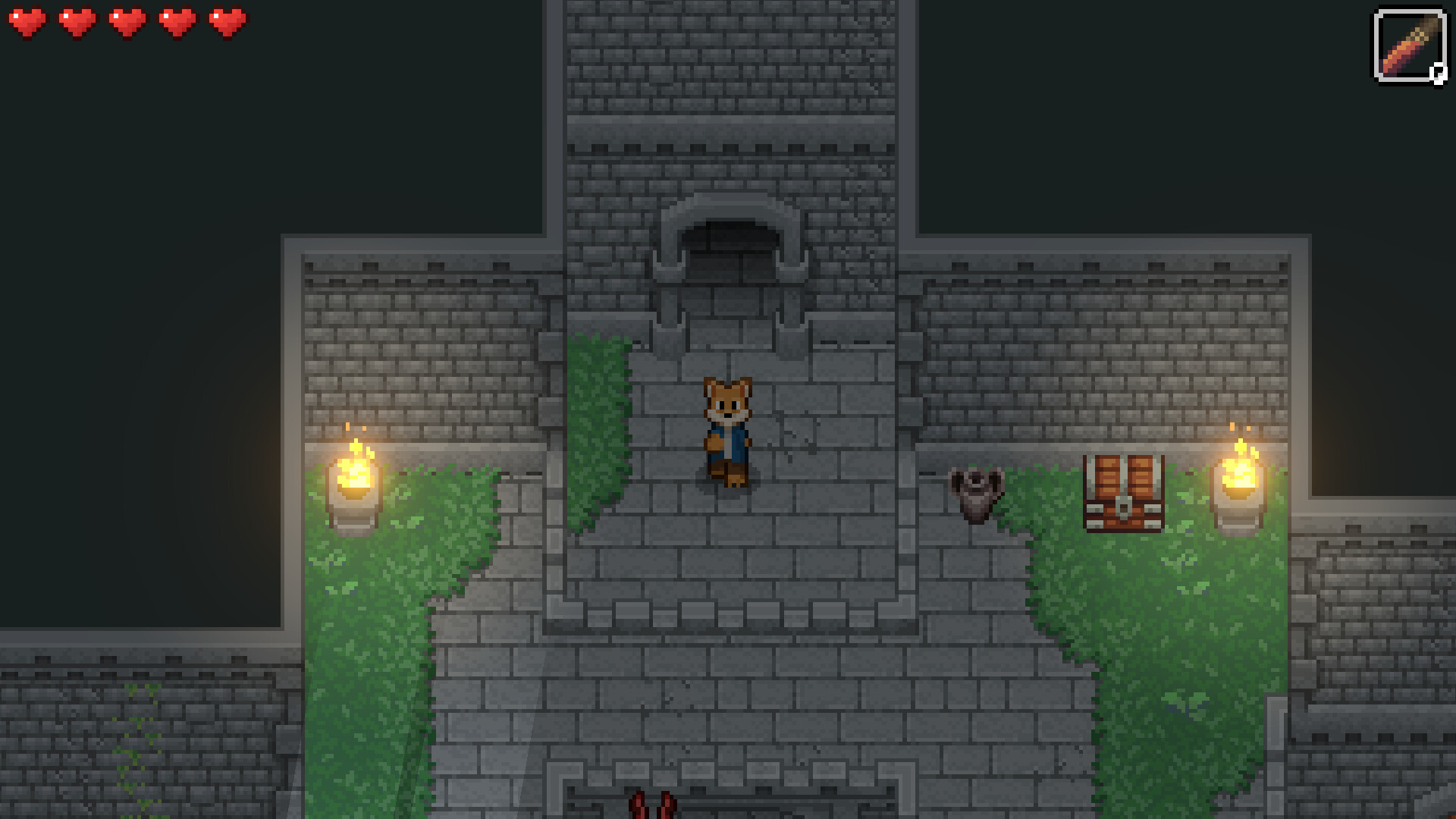Click the middle heart of the health row

click(125, 23)
